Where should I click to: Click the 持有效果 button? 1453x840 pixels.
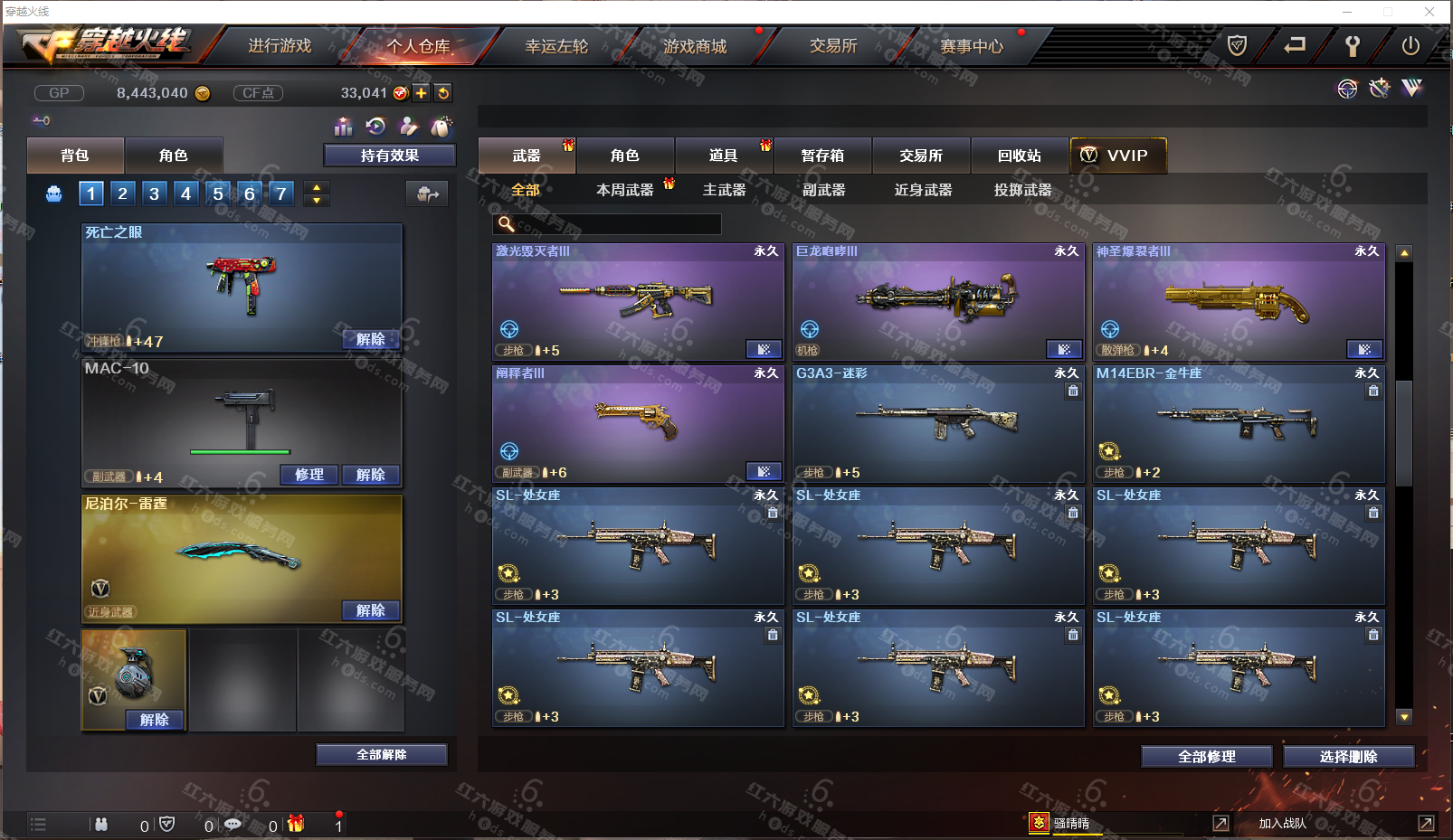pyautogui.click(x=389, y=156)
